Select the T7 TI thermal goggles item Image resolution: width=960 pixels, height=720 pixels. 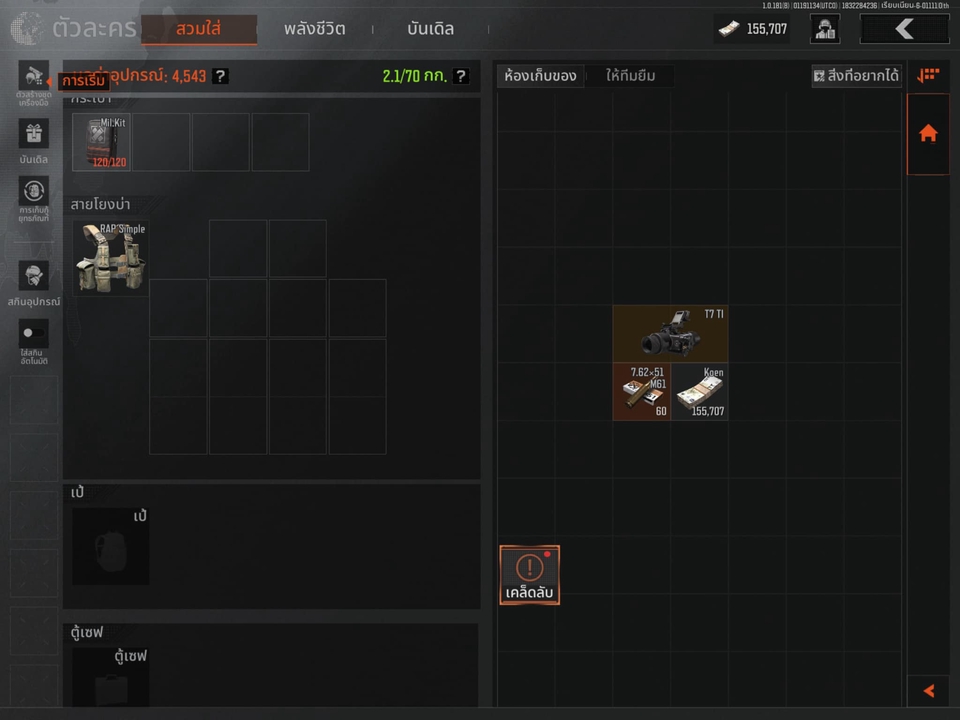tap(670, 333)
